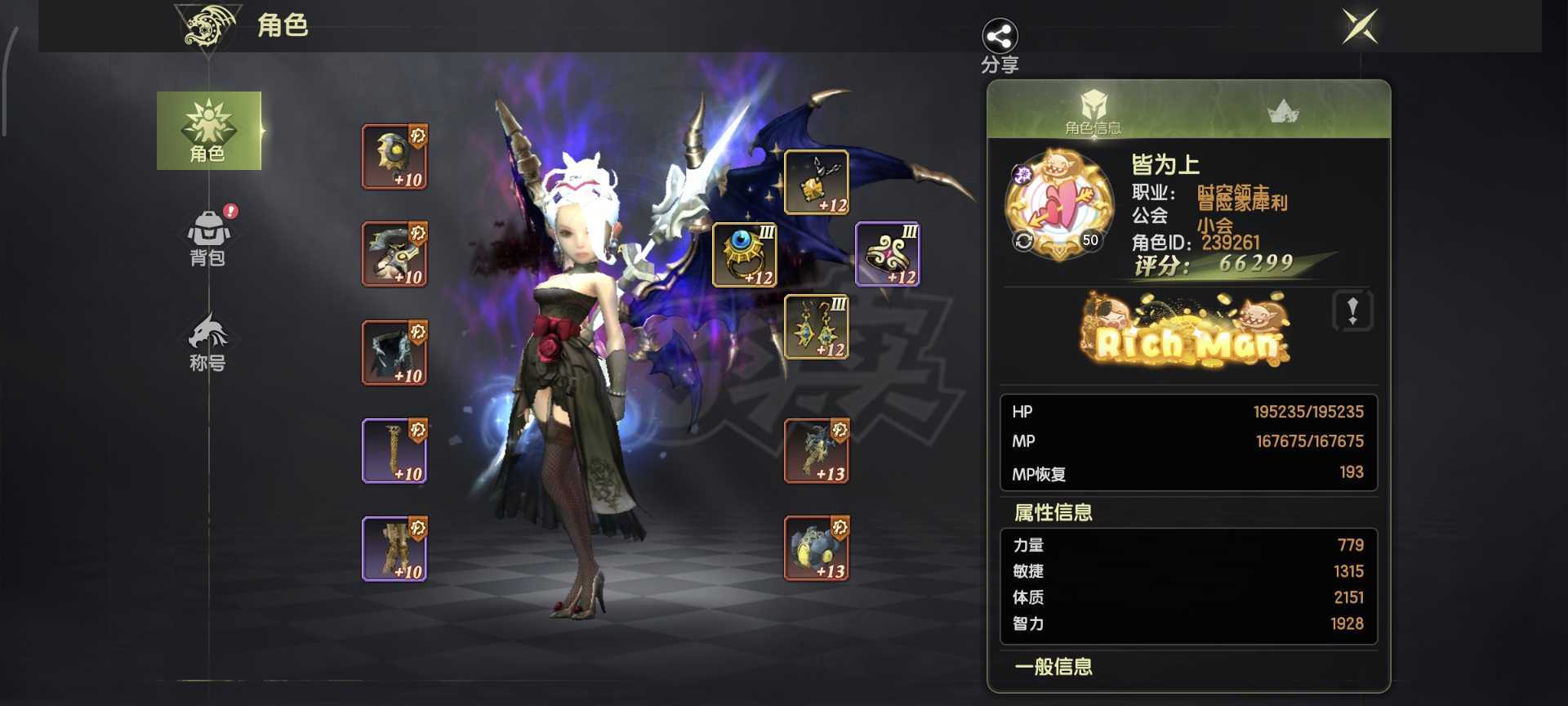Switch to the crown tab in info panel
This screenshot has height=706, width=1568.
(x=1283, y=111)
